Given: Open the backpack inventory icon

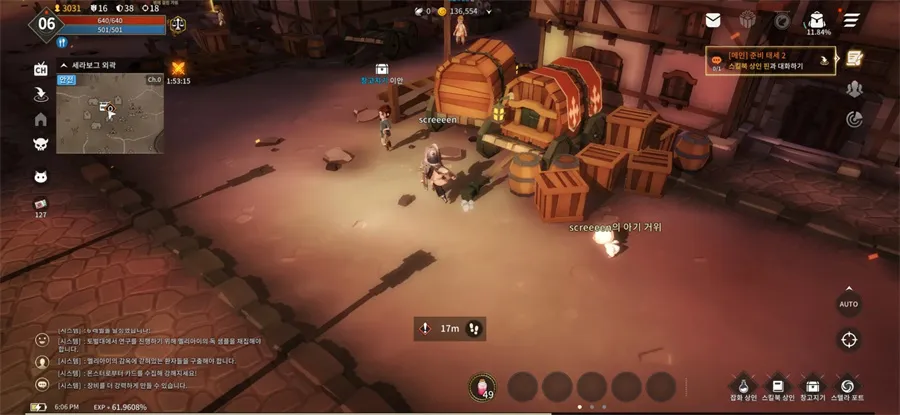Looking at the screenshot, I should (817, 19).
